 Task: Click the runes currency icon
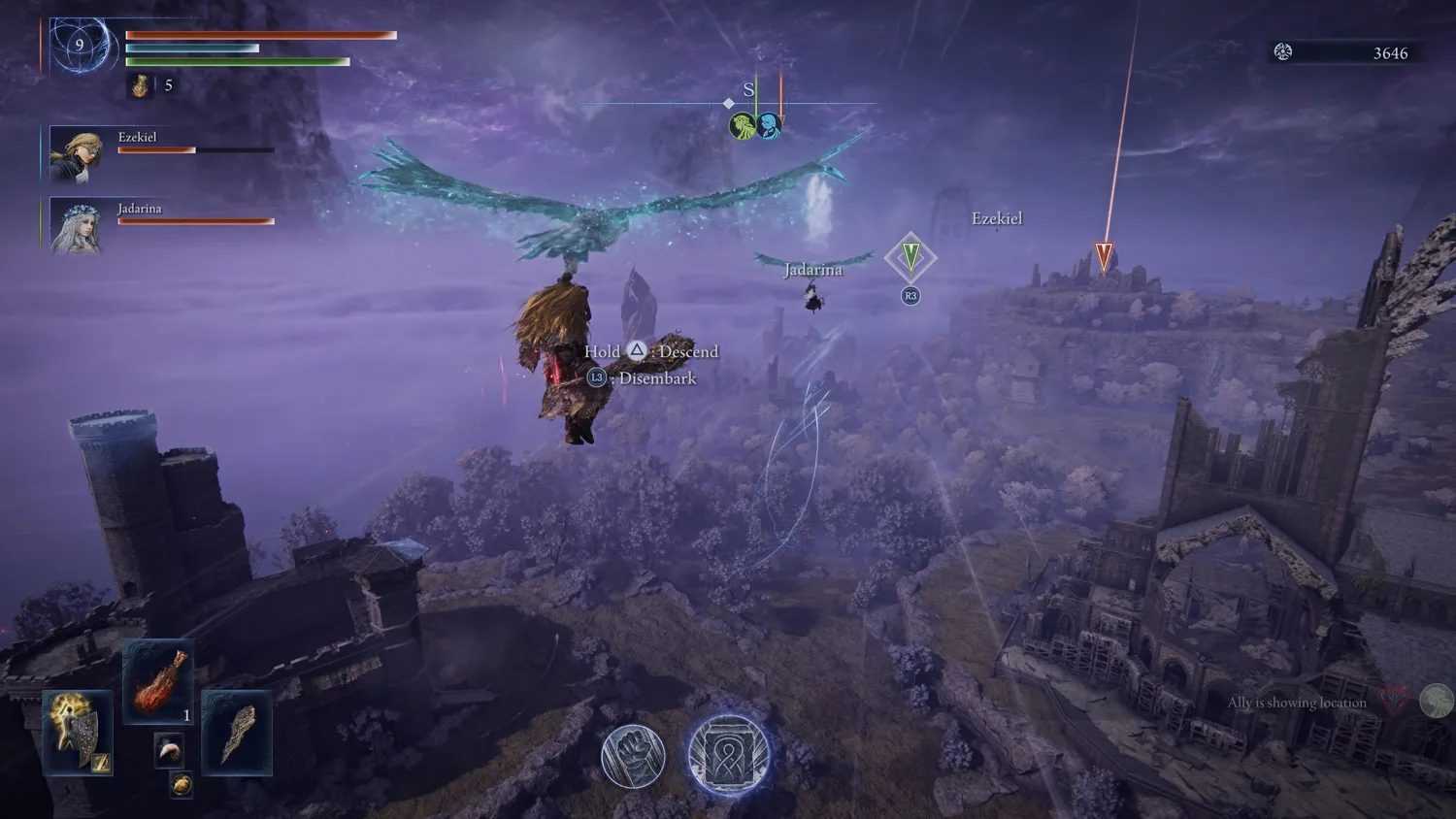[x=1283, y=52]
